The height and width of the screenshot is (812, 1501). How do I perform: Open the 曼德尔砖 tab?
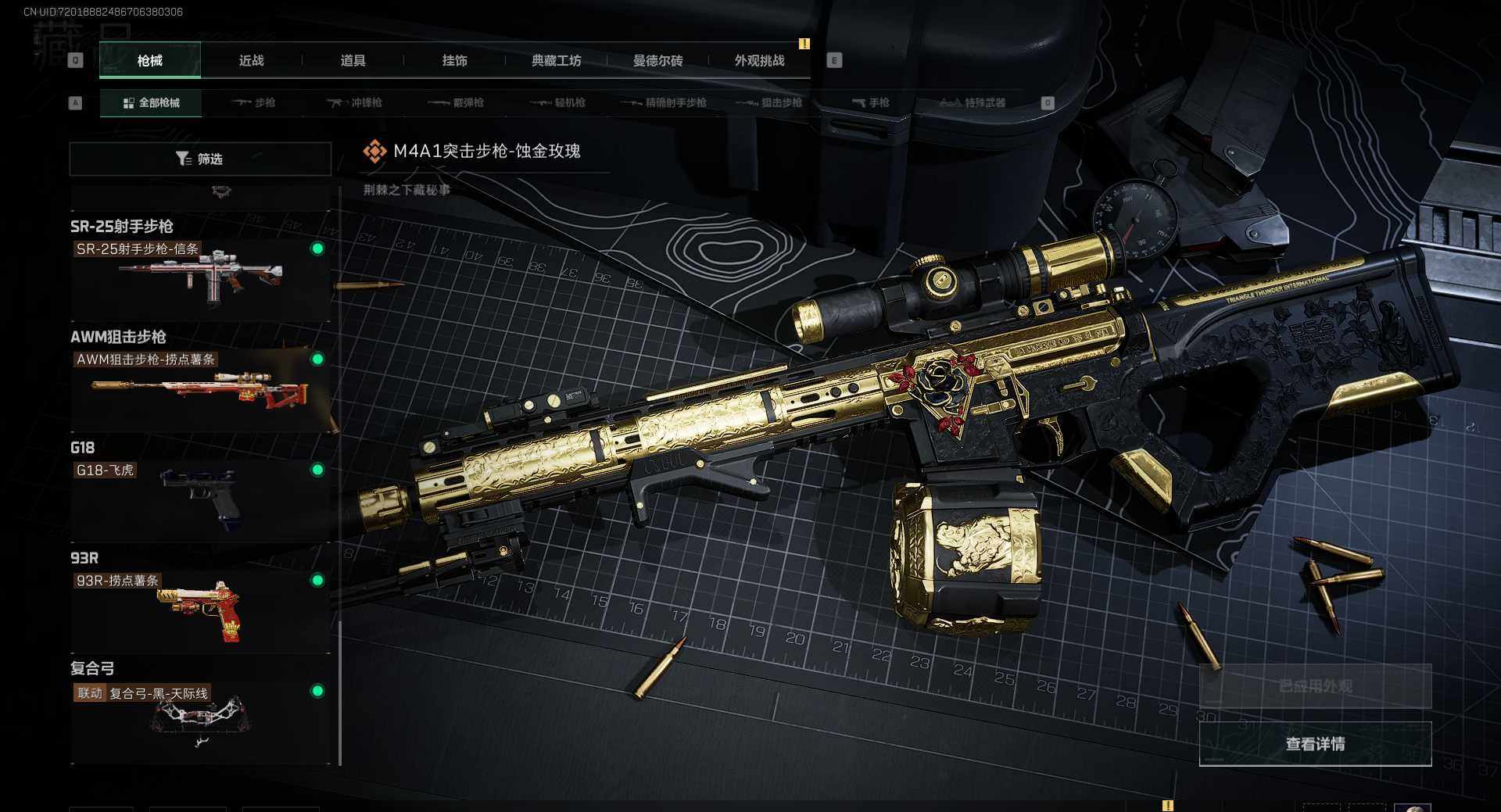click(x=657, y=61)
